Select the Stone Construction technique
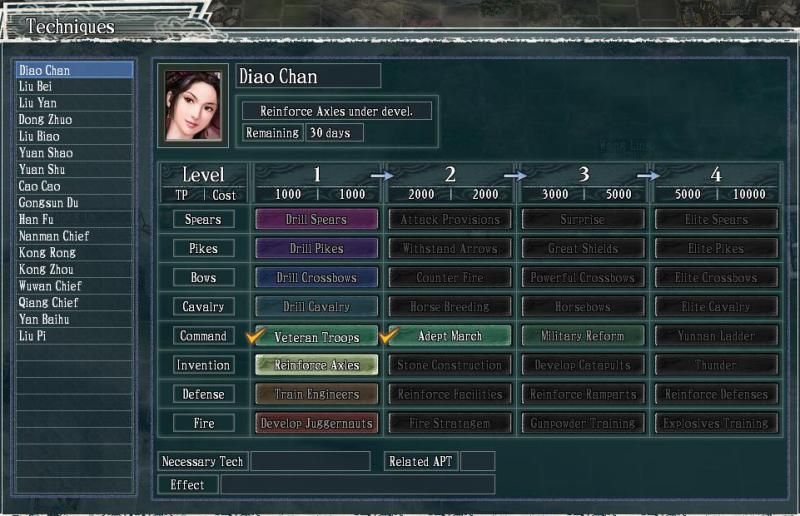Image resolution: width=800 pixels, height=516 pixels. point(450,365)
